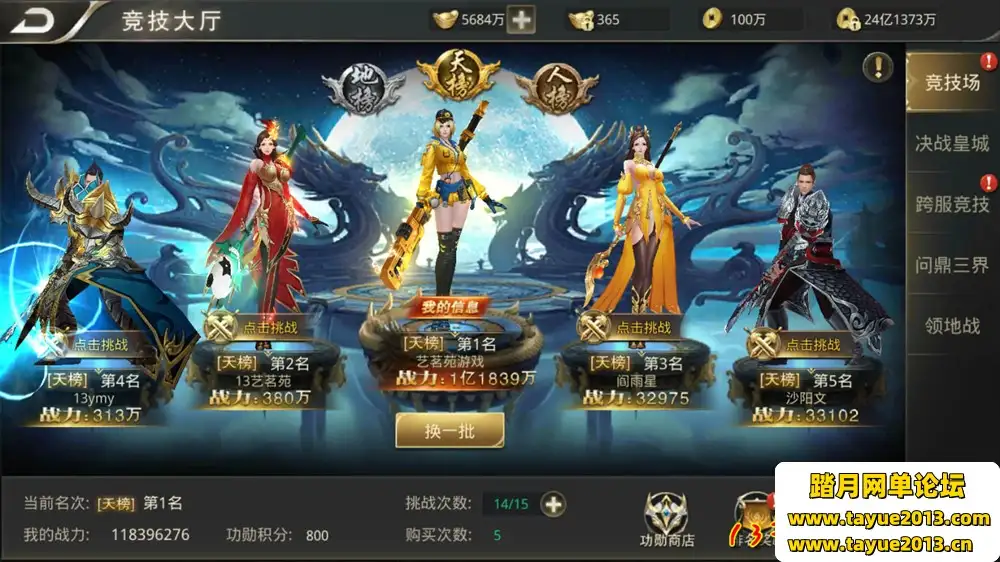The image size is (1000, 562).
Task: Add more silver ingots with plus button
Action: click(x=521, y=19)
